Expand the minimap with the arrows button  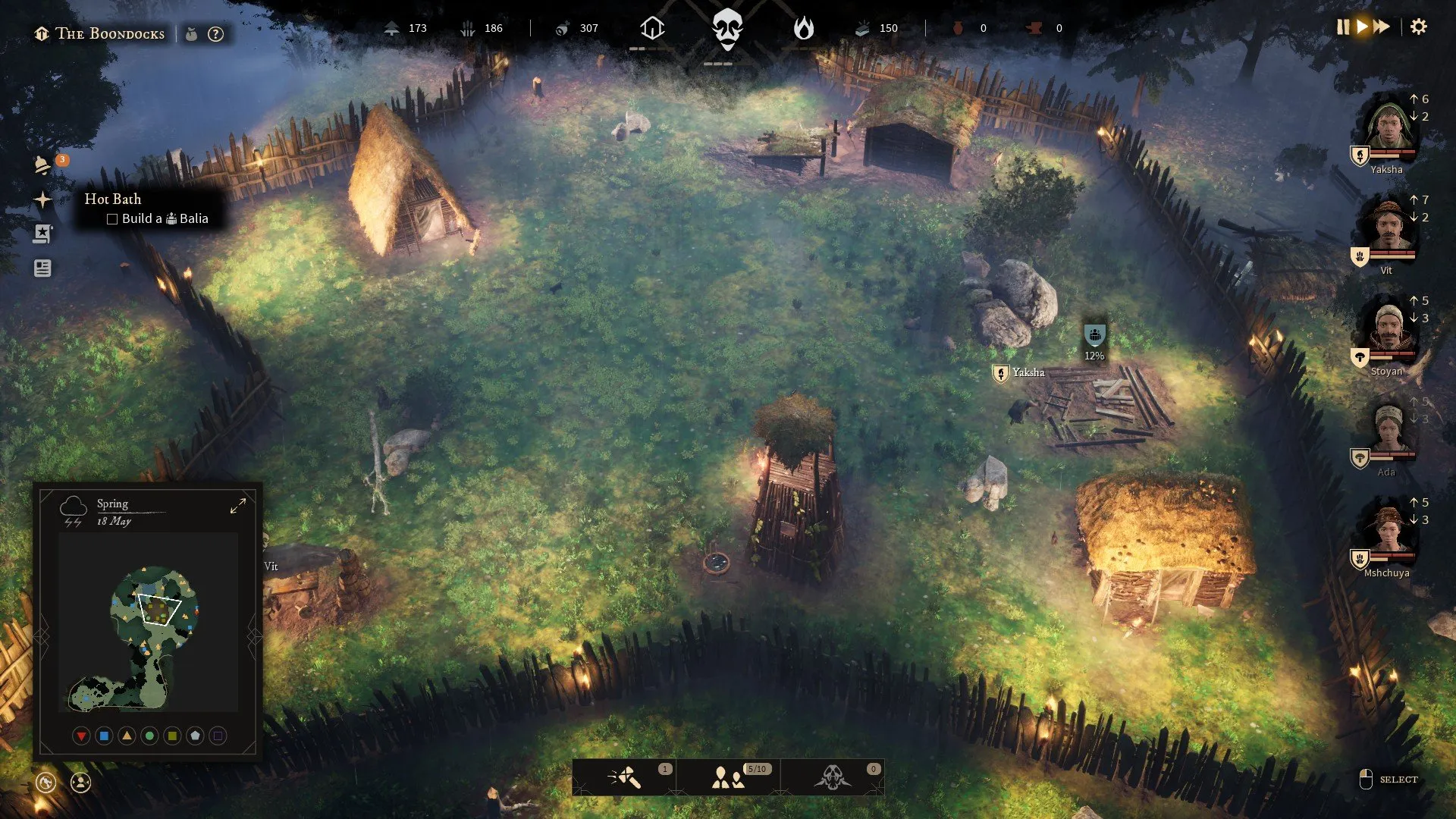tap(238, 506)
